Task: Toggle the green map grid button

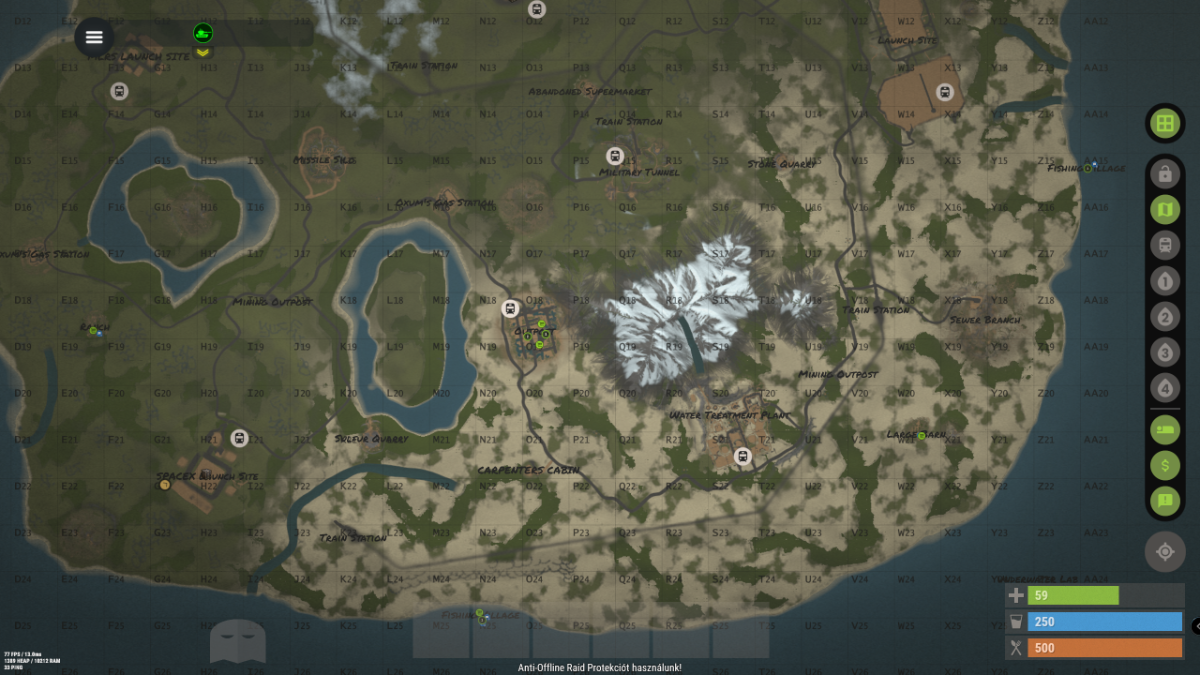Action: 1164,123
